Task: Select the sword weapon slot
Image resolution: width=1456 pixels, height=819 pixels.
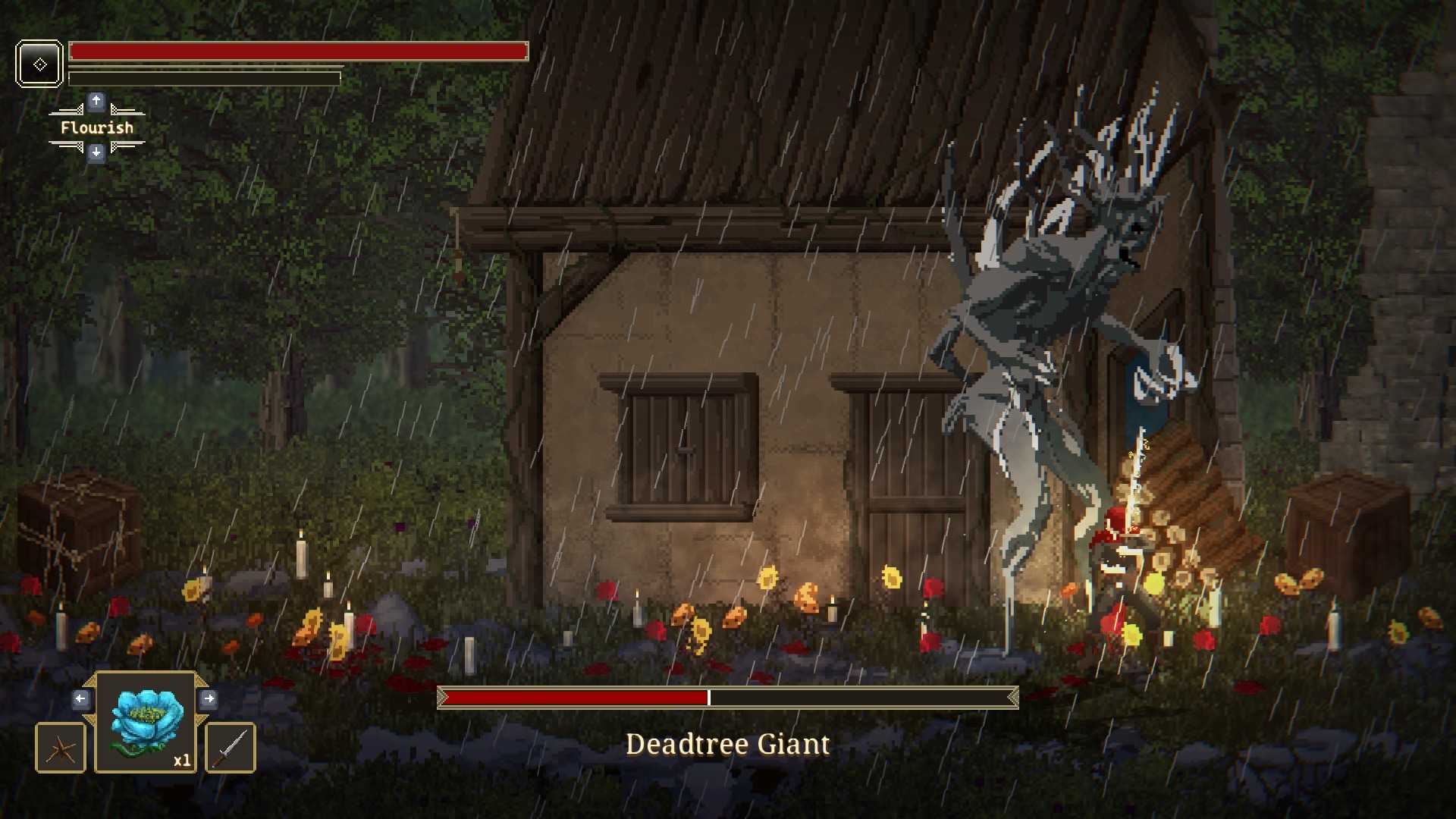Action: [231, 748]
